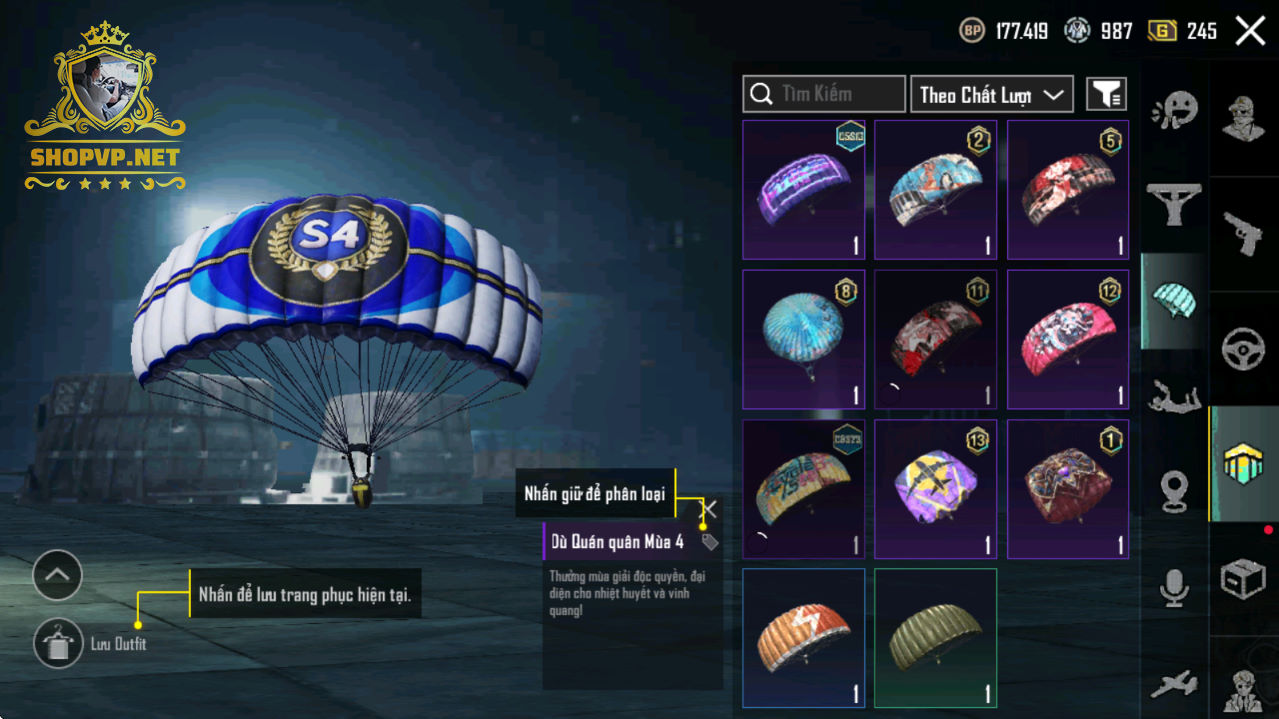The image size is (1279, 719).
Task: Open the filter options button
Action: [x=1106, y=94]
